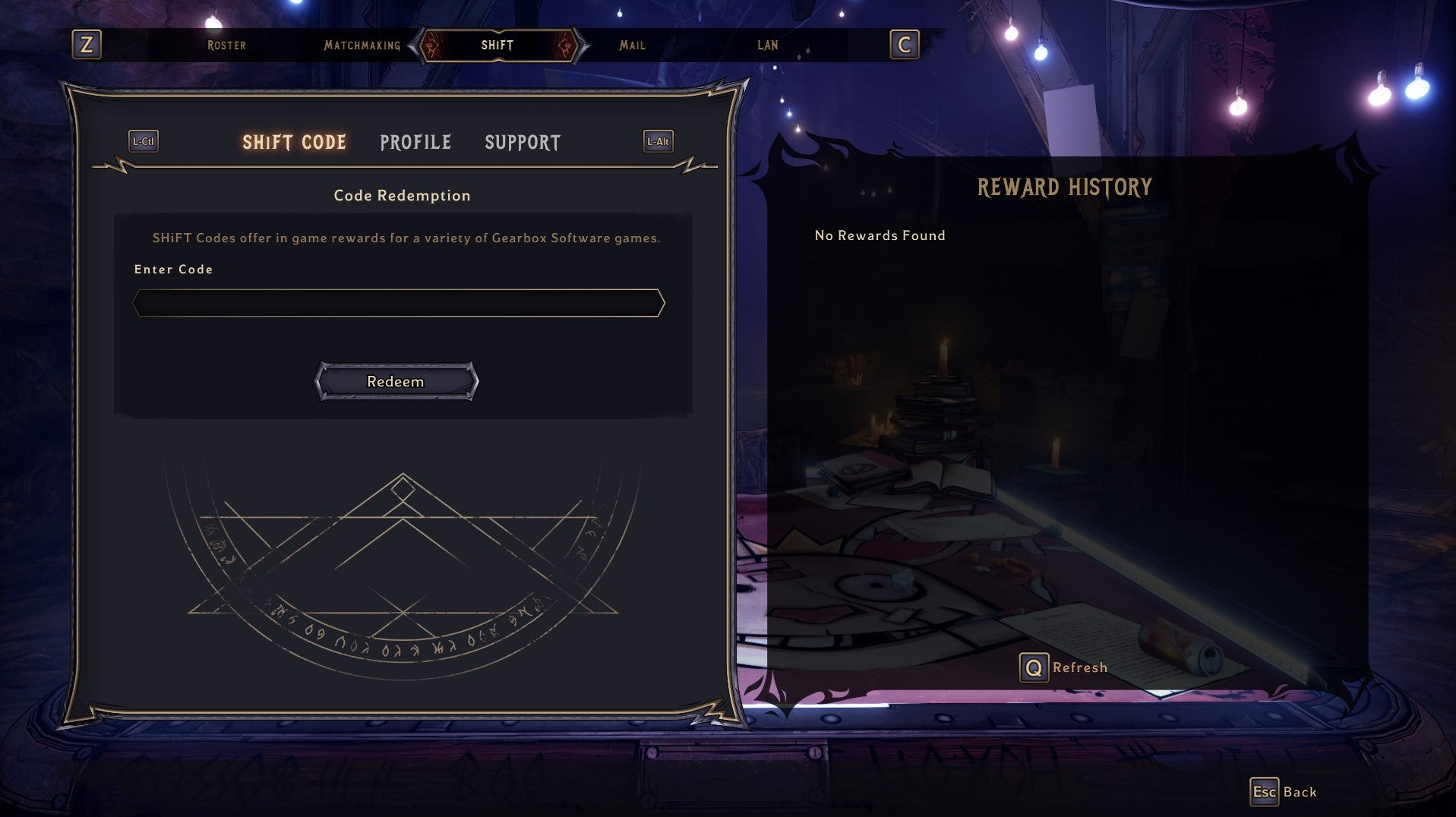
Task: Navigate to the Roster screen
Action: click(x=225, y=46)
